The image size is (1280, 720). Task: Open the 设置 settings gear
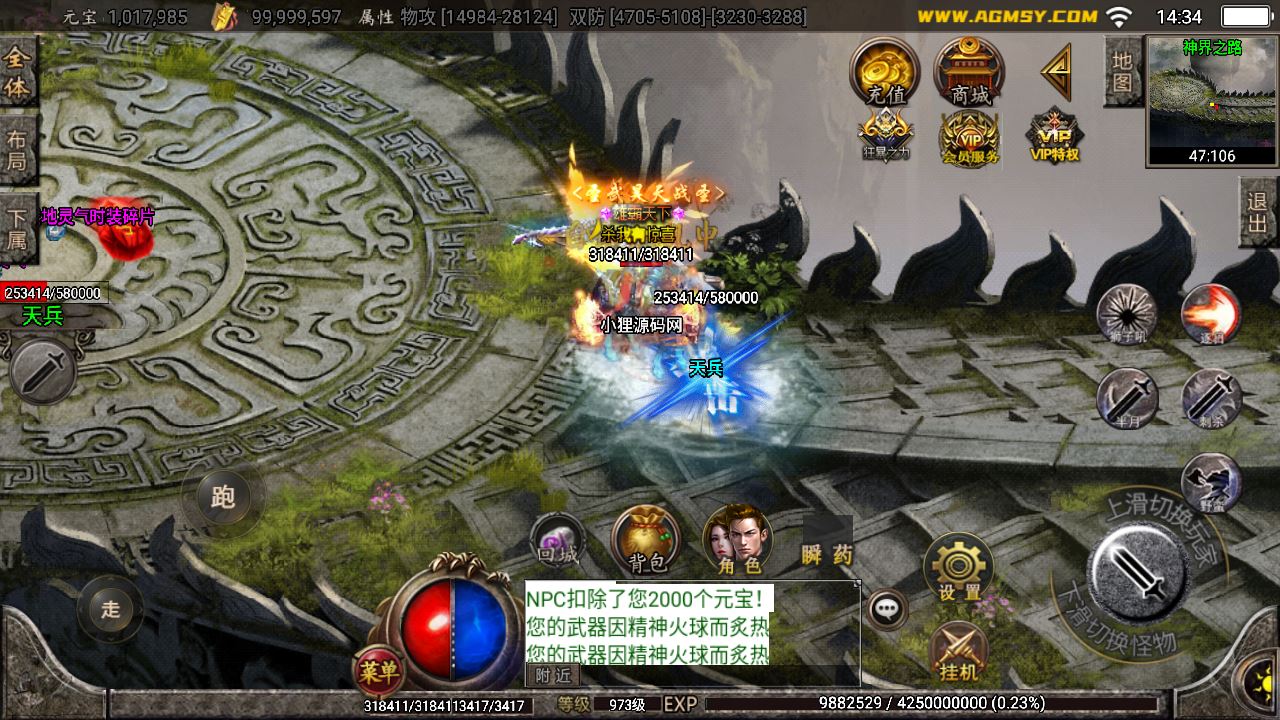click(958, 566)
